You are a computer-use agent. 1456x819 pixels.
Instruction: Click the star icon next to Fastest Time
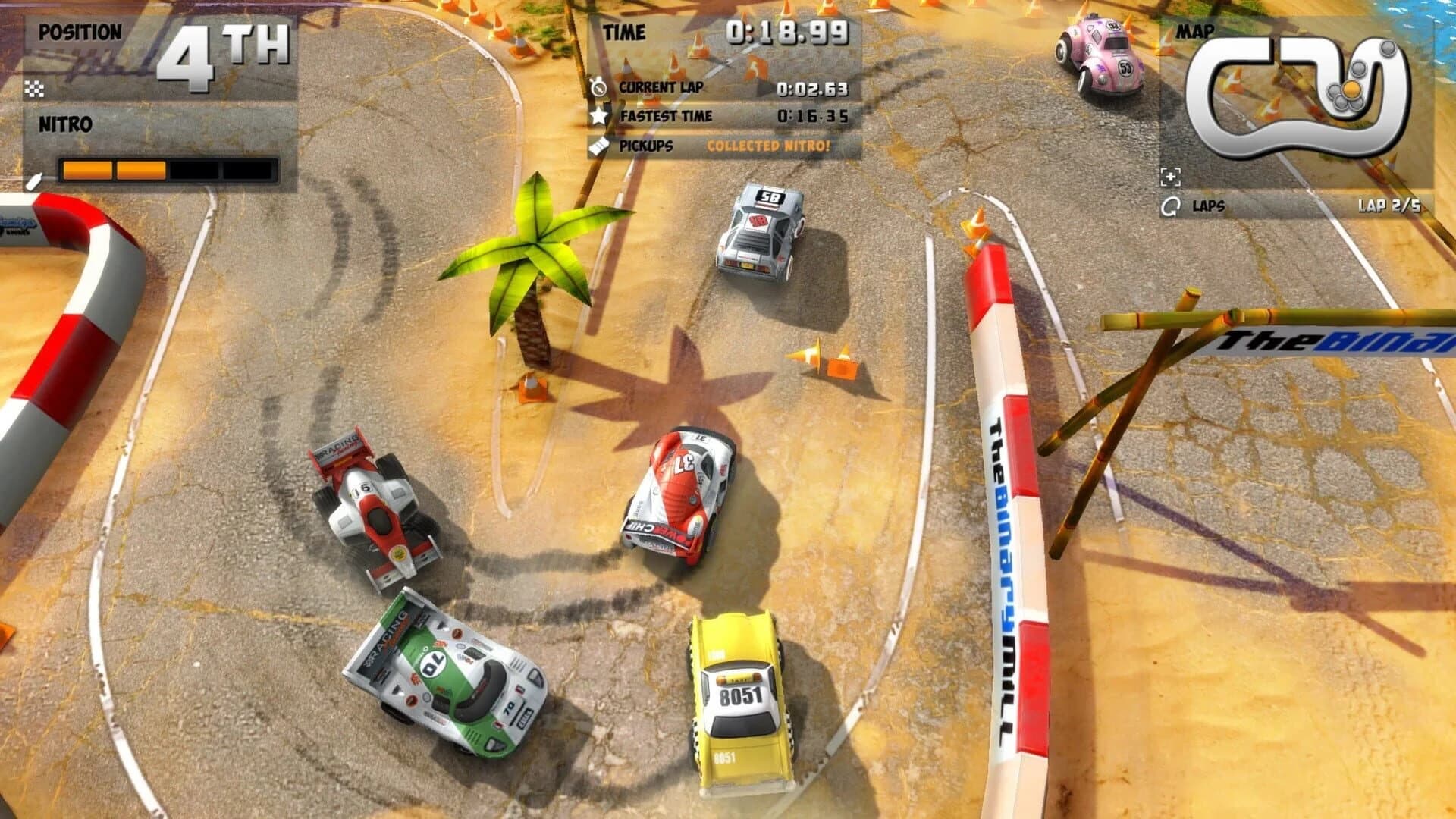pos(600,116)
